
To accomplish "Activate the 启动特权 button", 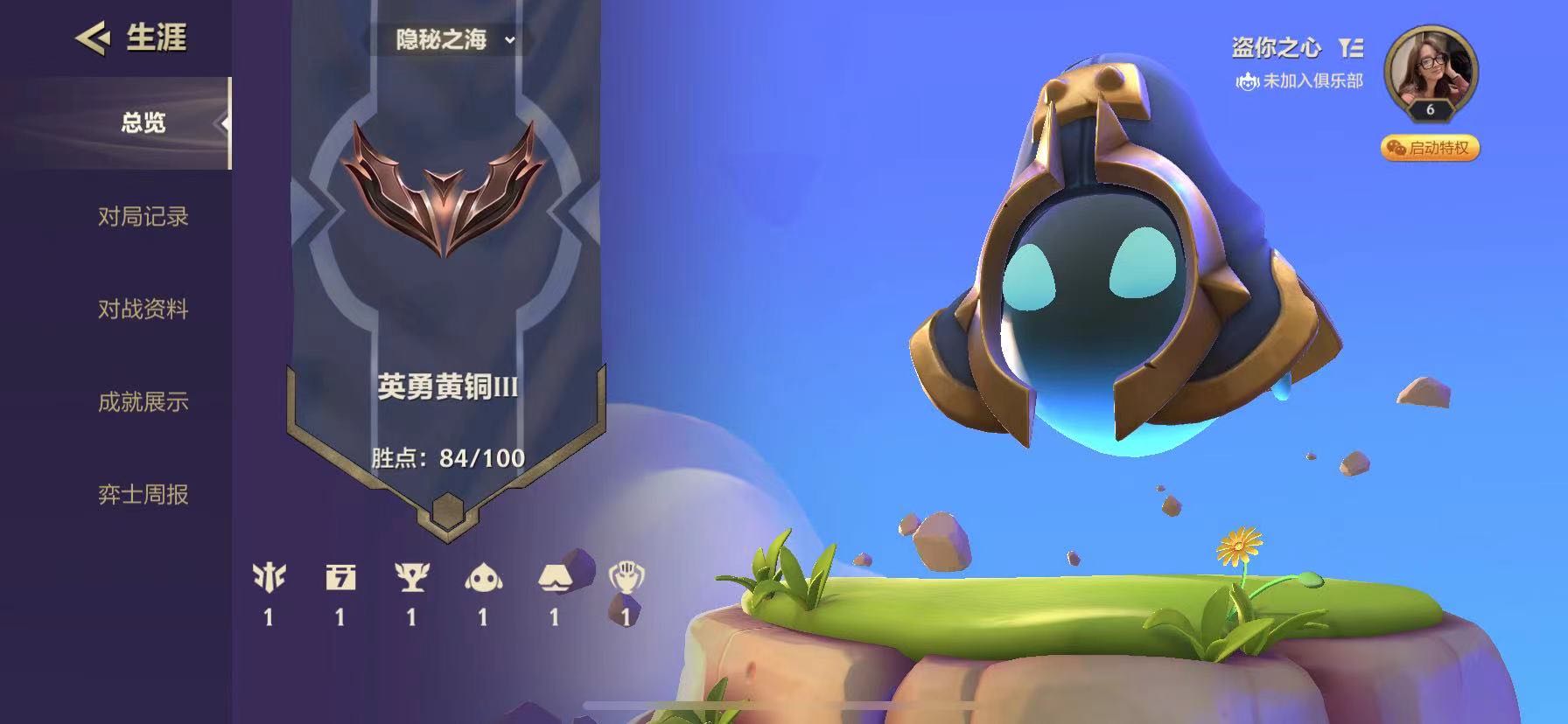I will [1430, 148].
